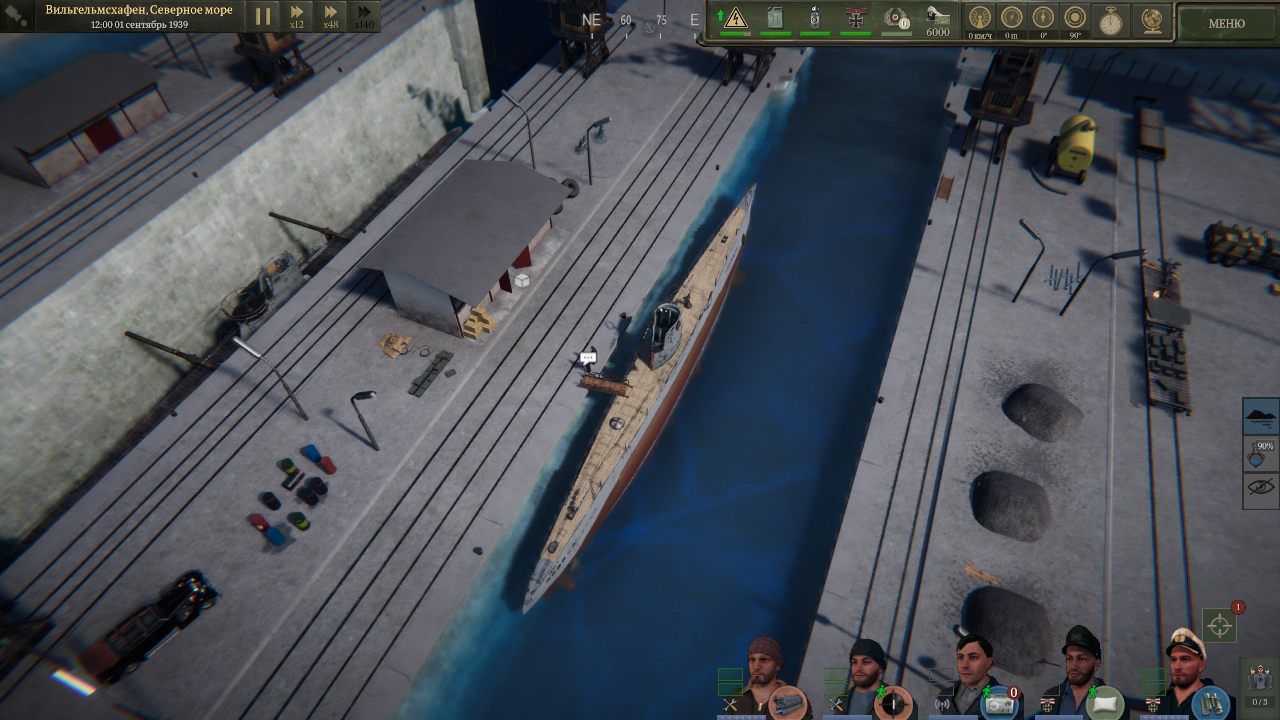
Task: Click the speedometer gauge showing 0 км/ч
Action: click(979, 18)
